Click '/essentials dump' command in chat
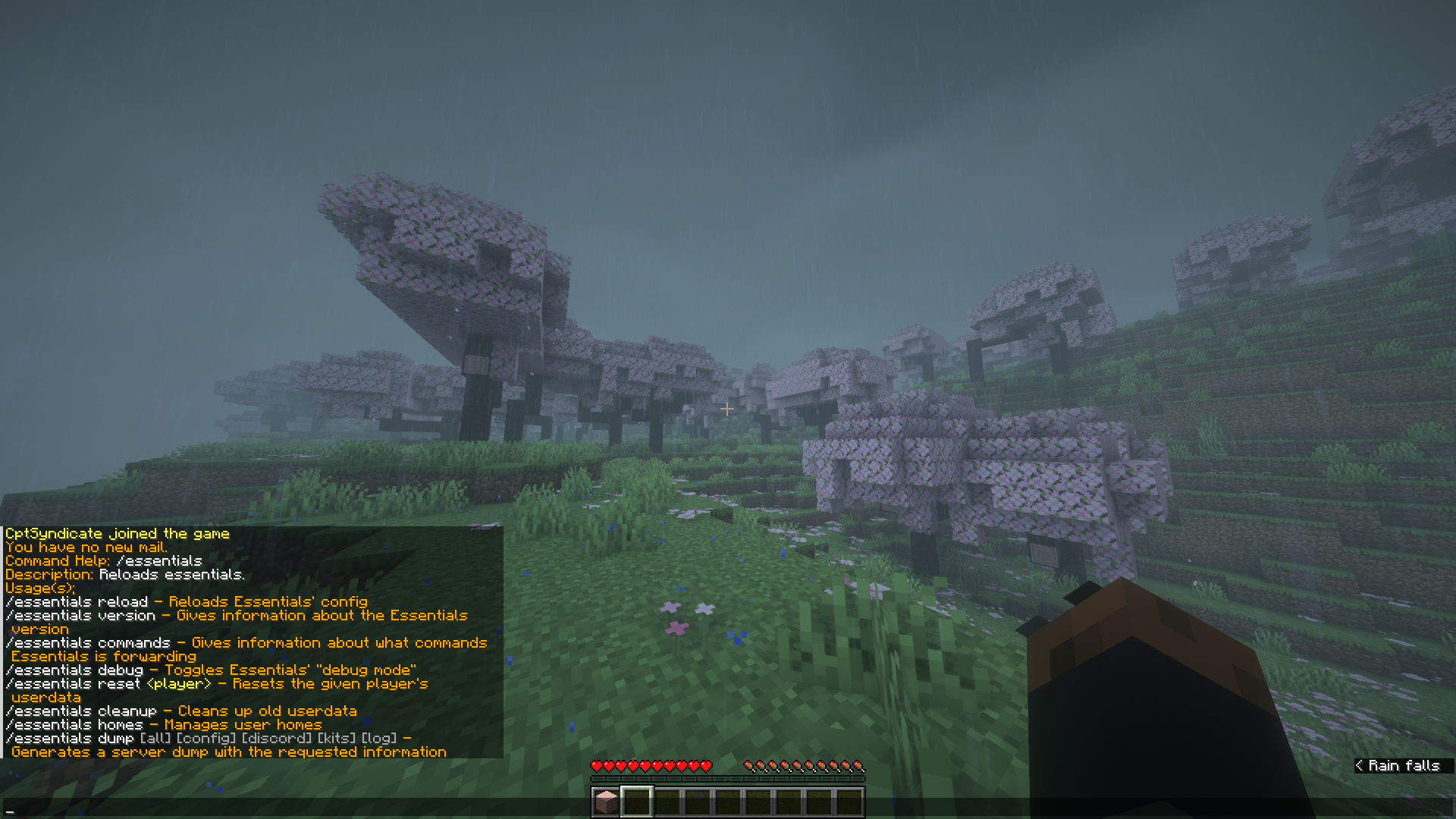Viewport: 1456px width, 819px height. pos(72,739)
